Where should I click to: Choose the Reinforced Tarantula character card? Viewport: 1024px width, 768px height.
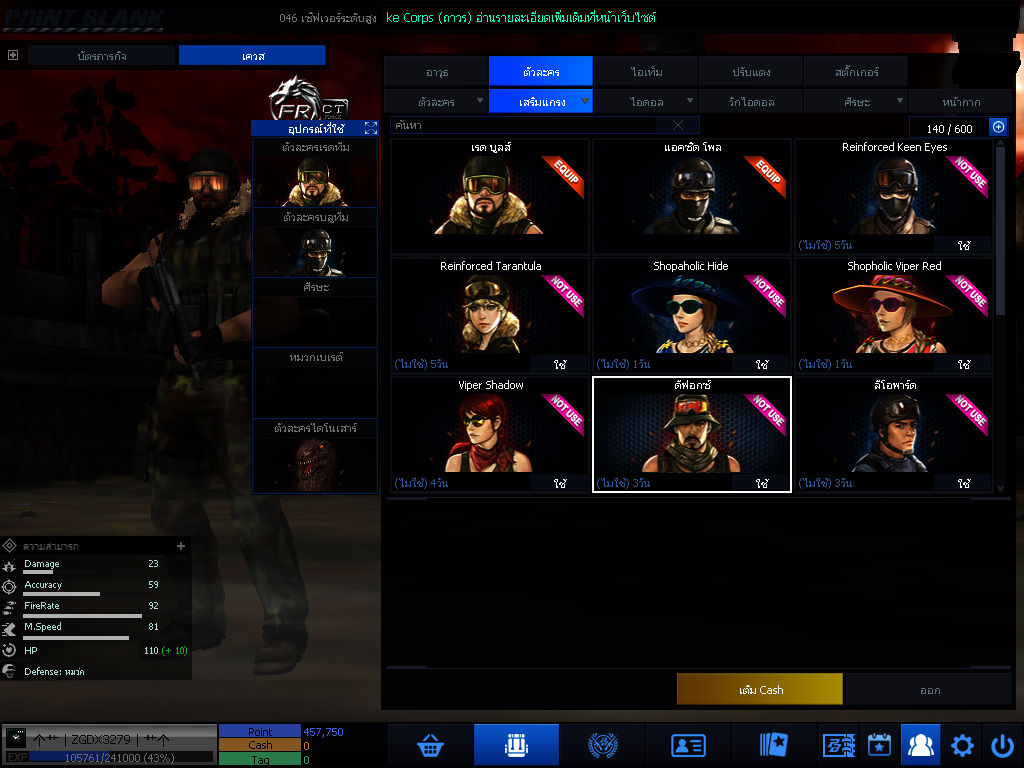click(x=490, y=315)
